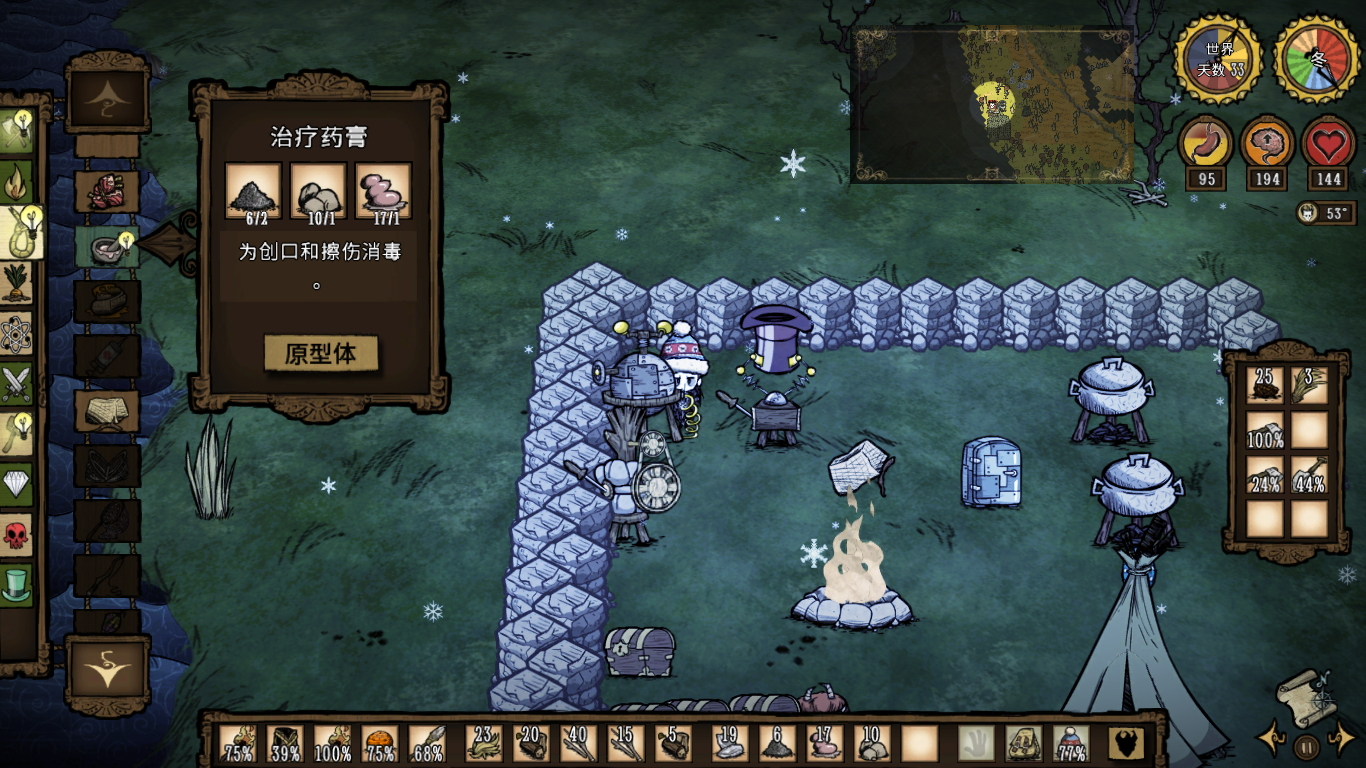Switch to the Refine diamond tab
The image size is (1366, 768).
[x=17, y=485]
